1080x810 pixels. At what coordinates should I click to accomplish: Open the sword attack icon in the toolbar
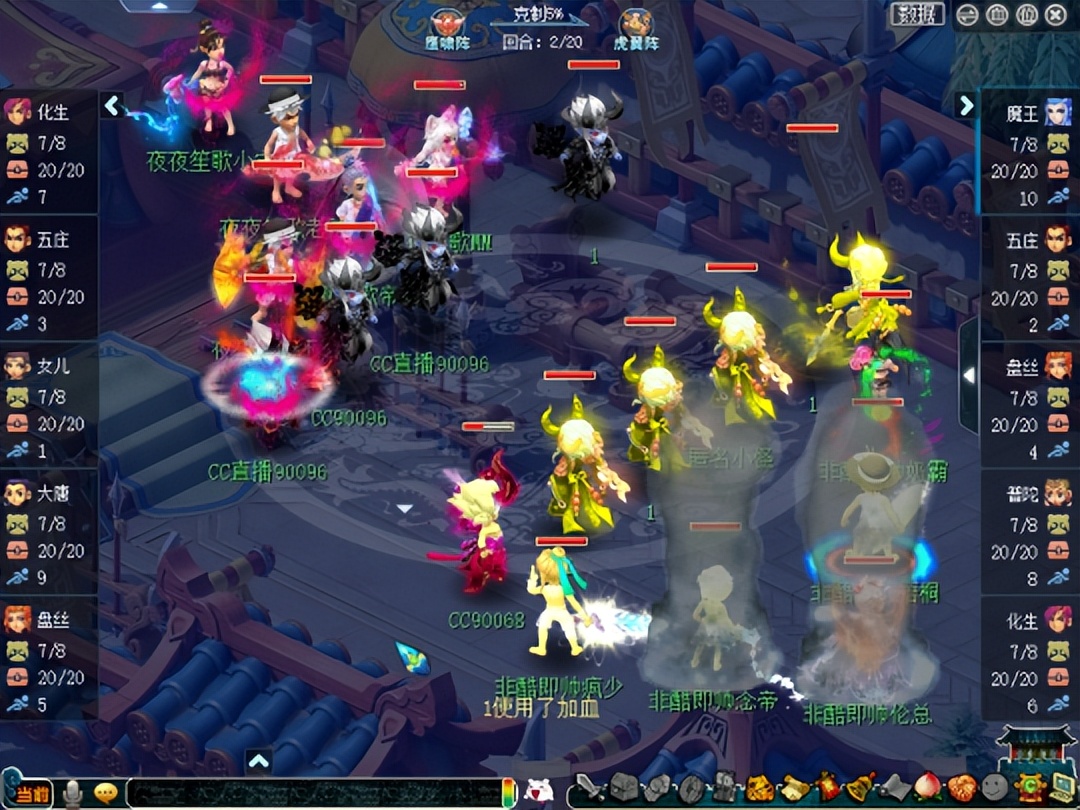tap(589, 789)
